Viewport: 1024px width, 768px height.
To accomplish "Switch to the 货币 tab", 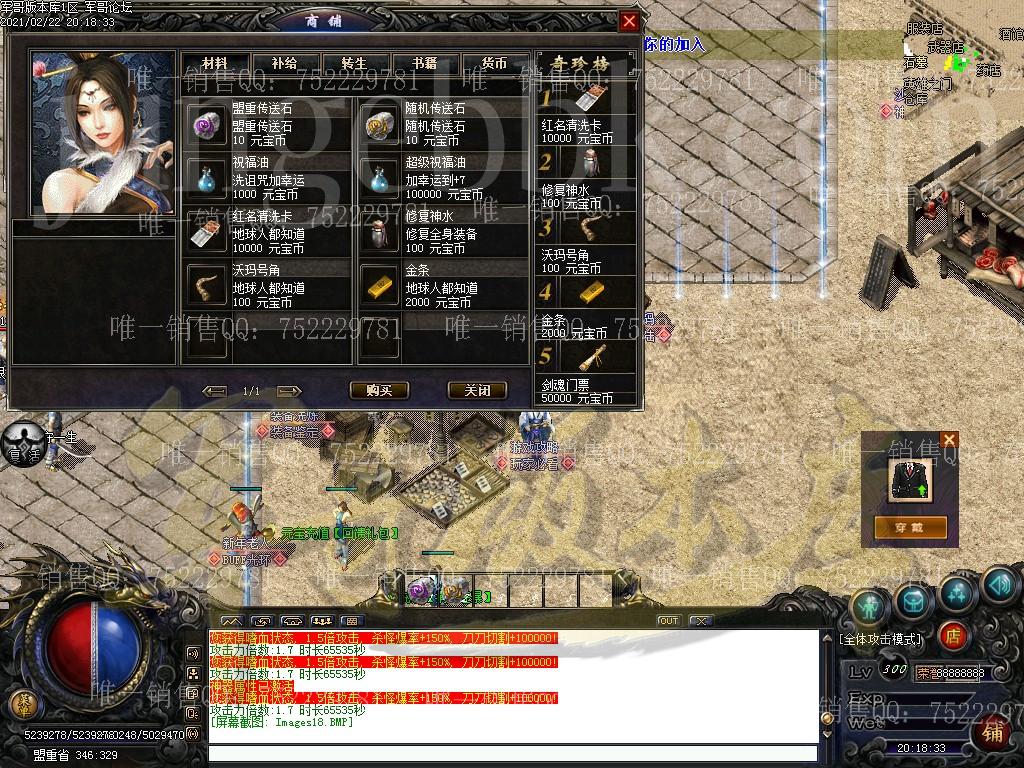I will pyautogui.click(x=494, y=63).
